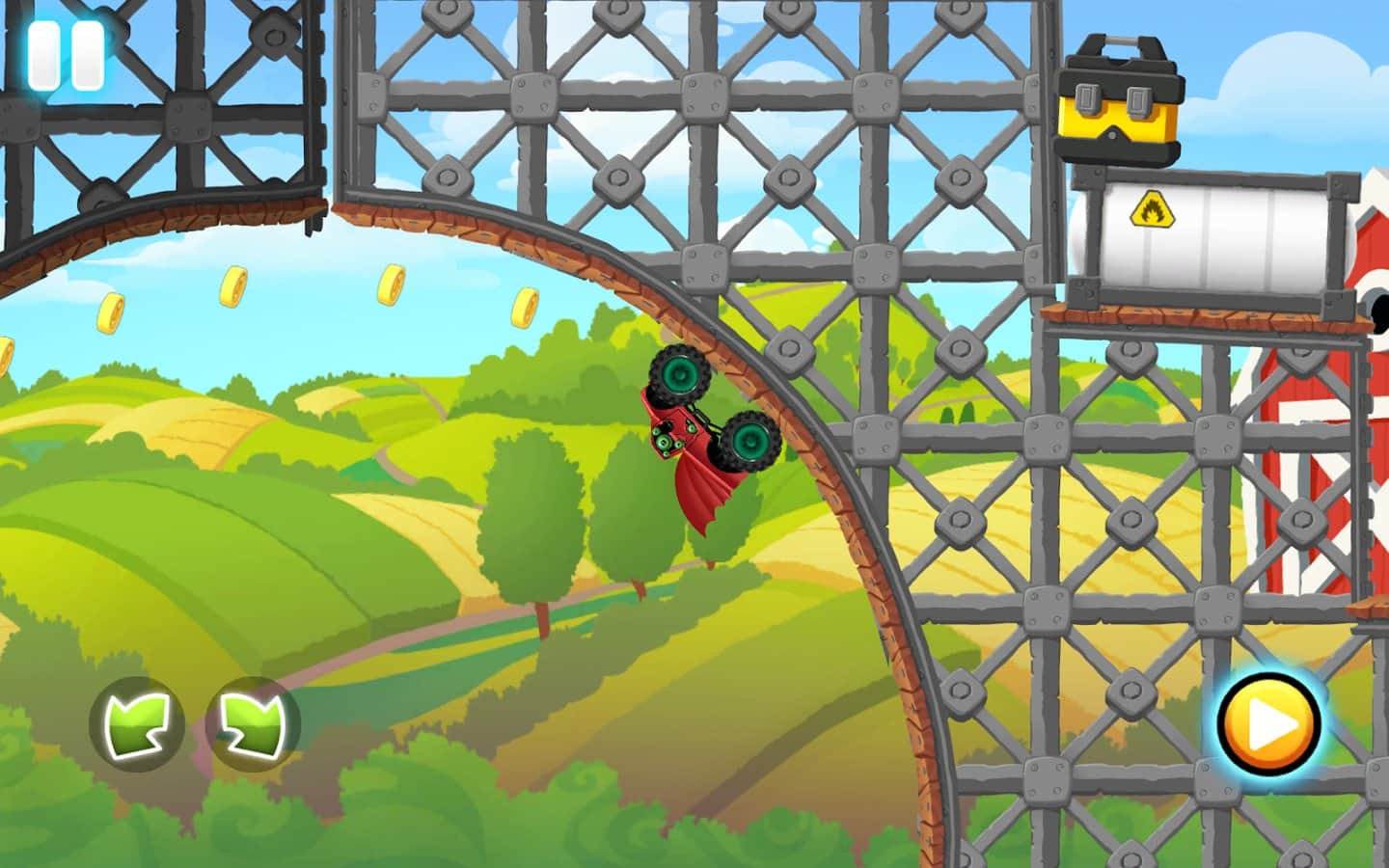Hit the orange accelerate button
This screenshot has width=1389, height=868.
1268,724
